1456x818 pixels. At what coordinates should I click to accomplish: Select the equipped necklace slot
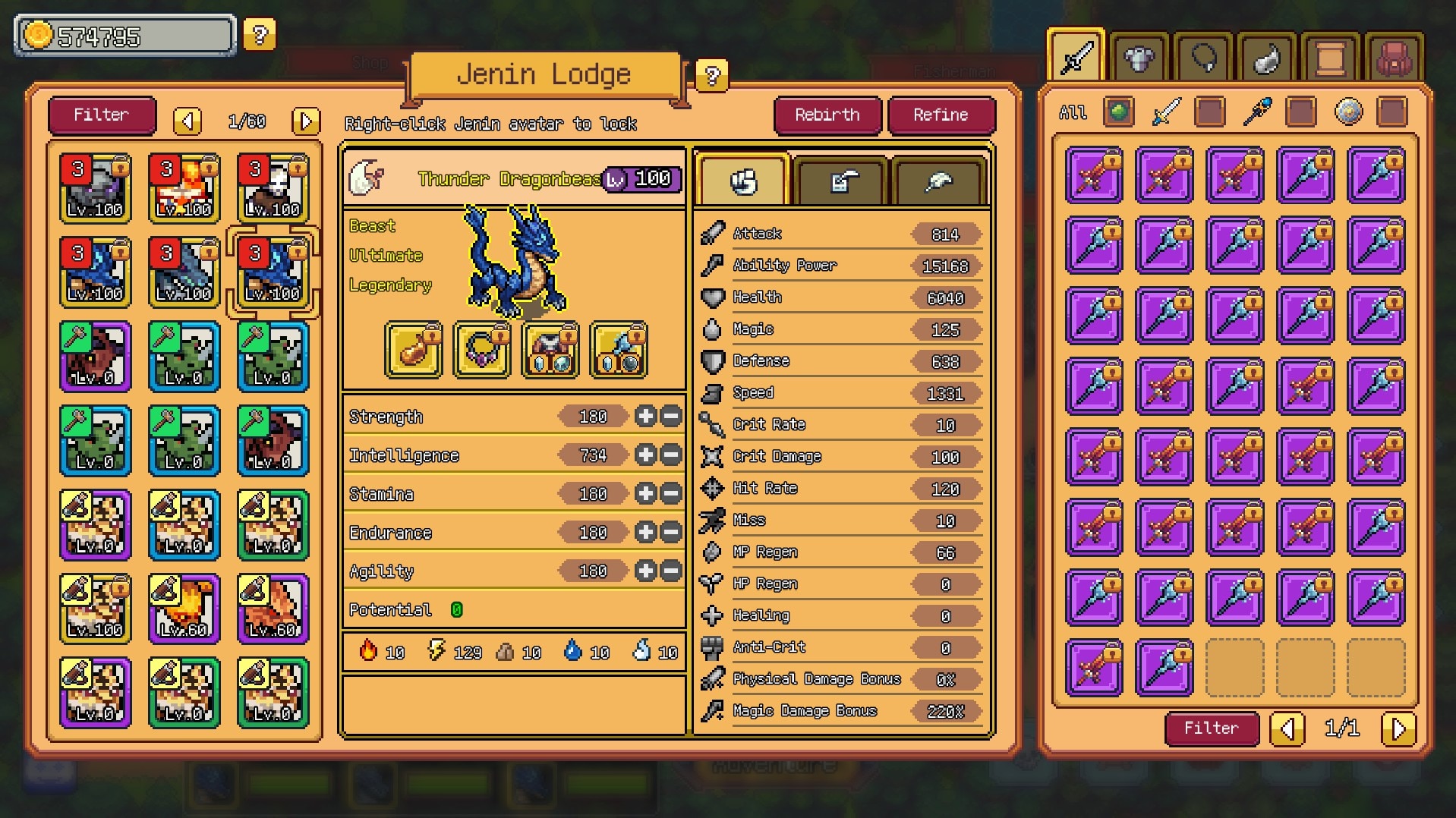[482, 350]
